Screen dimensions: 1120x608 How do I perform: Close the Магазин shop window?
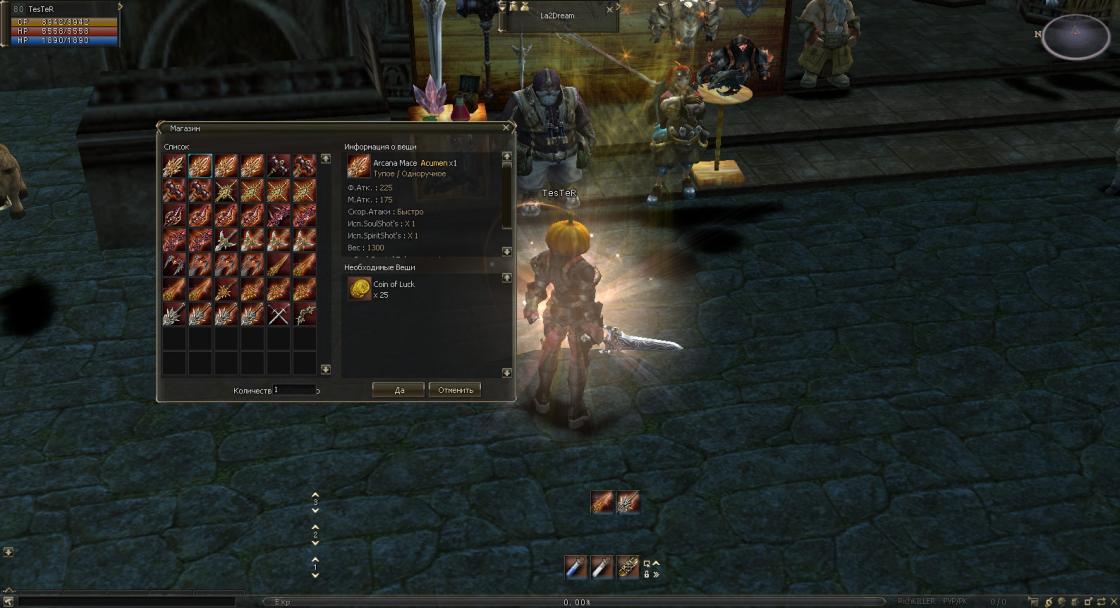[507, 128]
